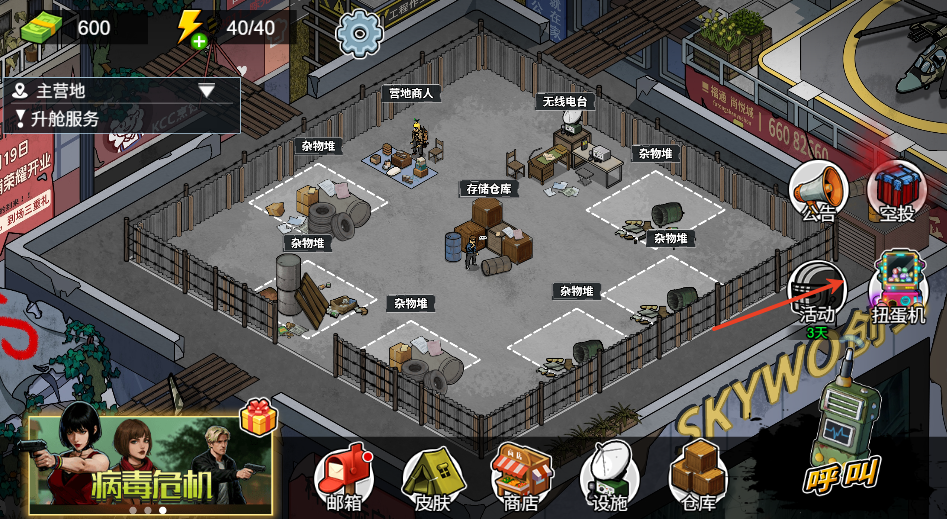Open the 商店 shop

(521, 476)
